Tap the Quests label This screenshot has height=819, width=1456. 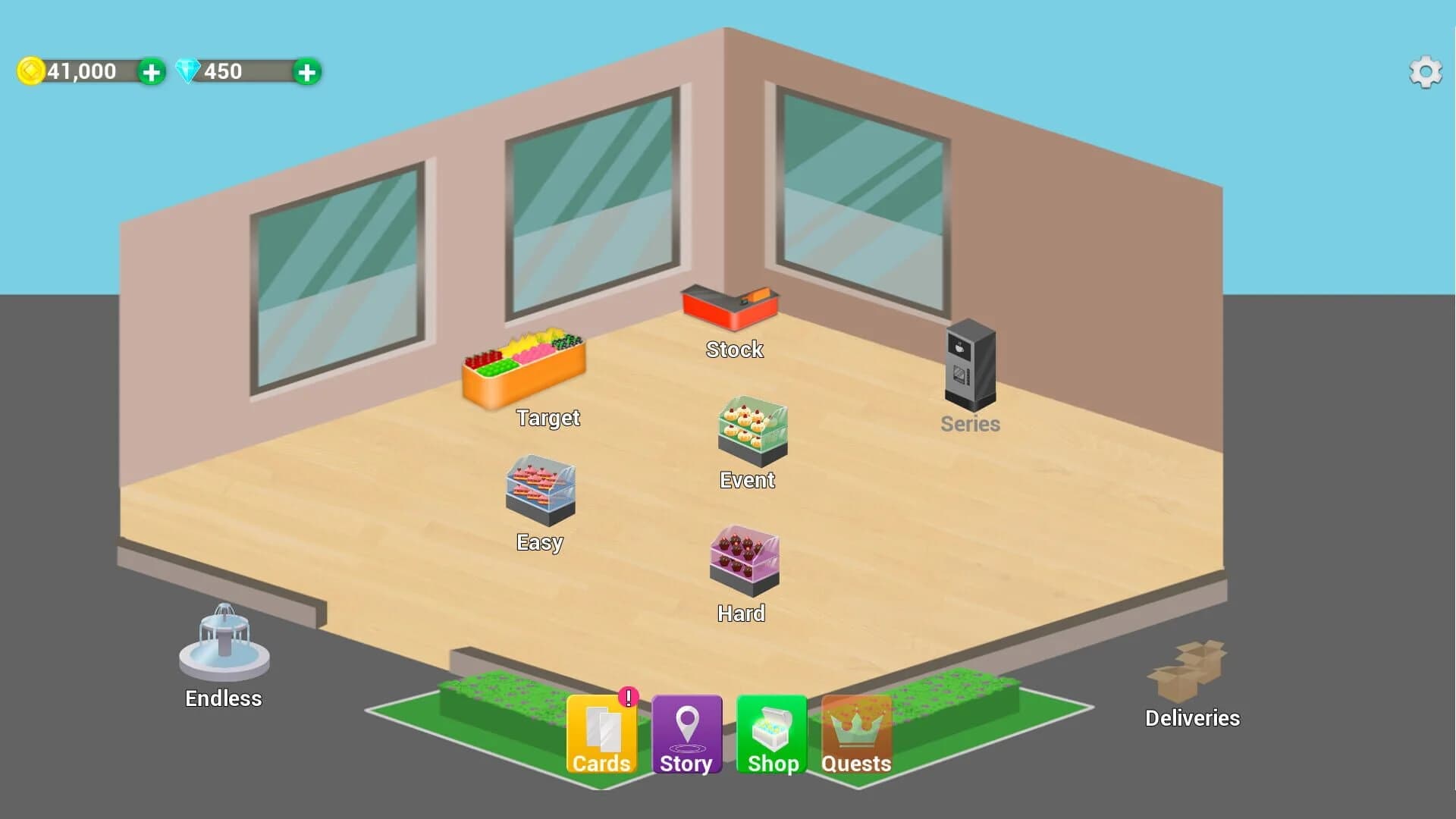(x=856, y=764)
